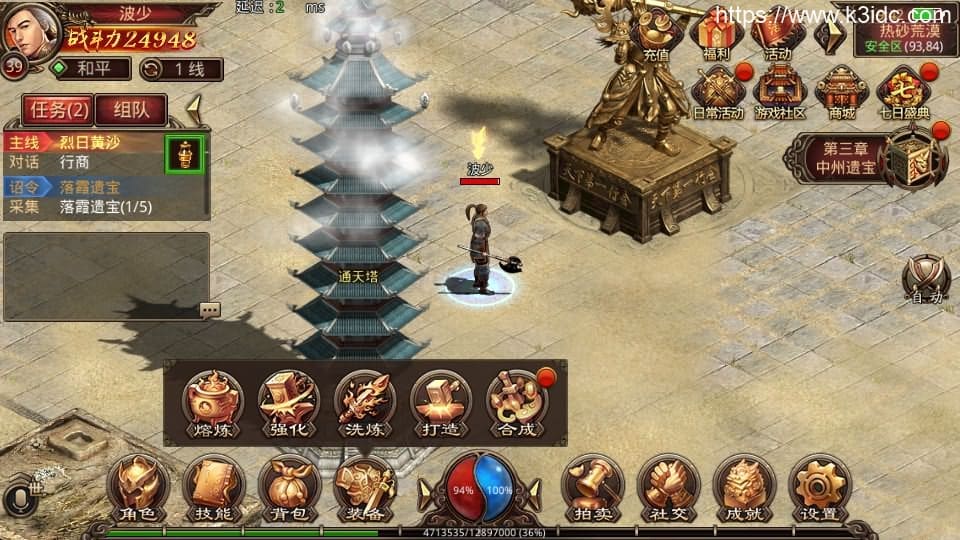Image resolution: width=960 pixels, height=540 pixels.
Task: Switch to the 组队 team tab
Action: click(133, 109)
